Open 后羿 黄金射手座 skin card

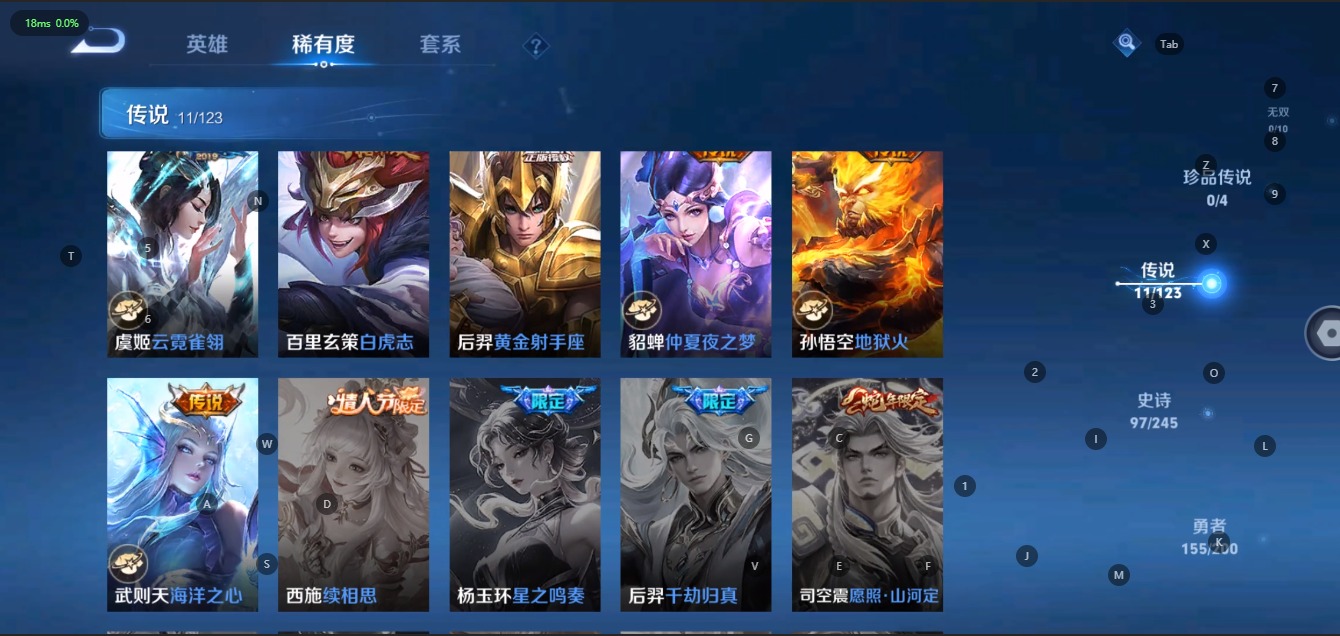(x=525, y=254)
